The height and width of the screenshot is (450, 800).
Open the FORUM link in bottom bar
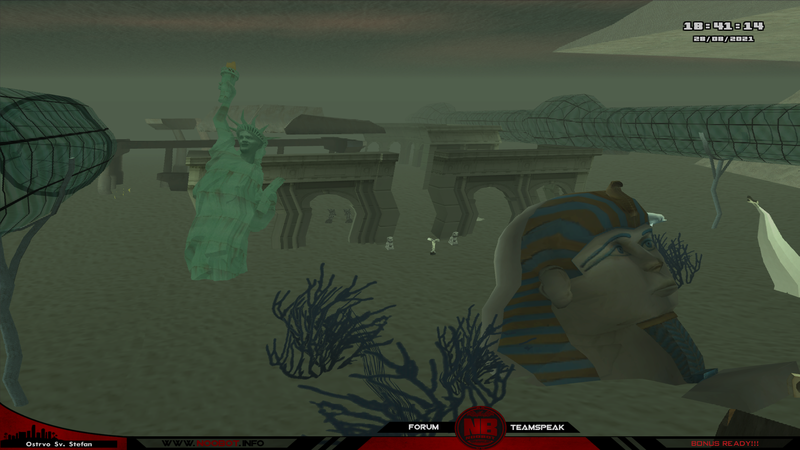(424, 427)
